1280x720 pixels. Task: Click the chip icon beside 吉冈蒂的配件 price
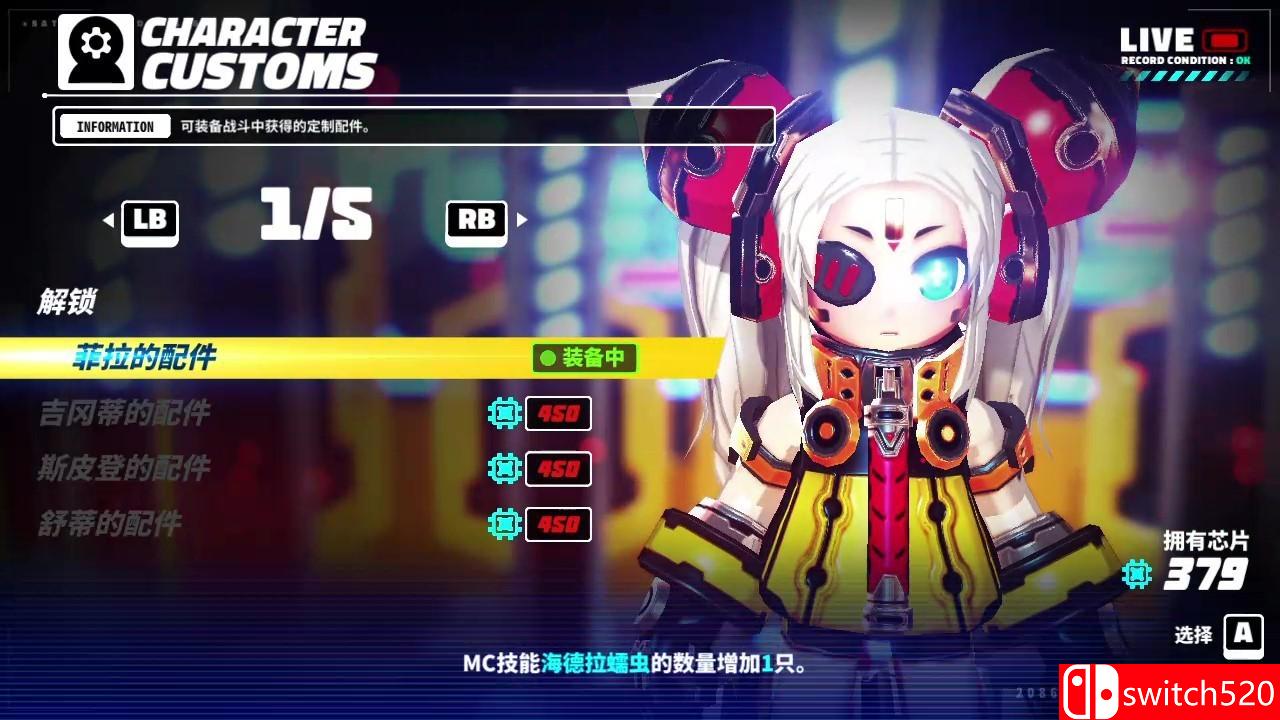pyautogui.click(x=505, y=413)
